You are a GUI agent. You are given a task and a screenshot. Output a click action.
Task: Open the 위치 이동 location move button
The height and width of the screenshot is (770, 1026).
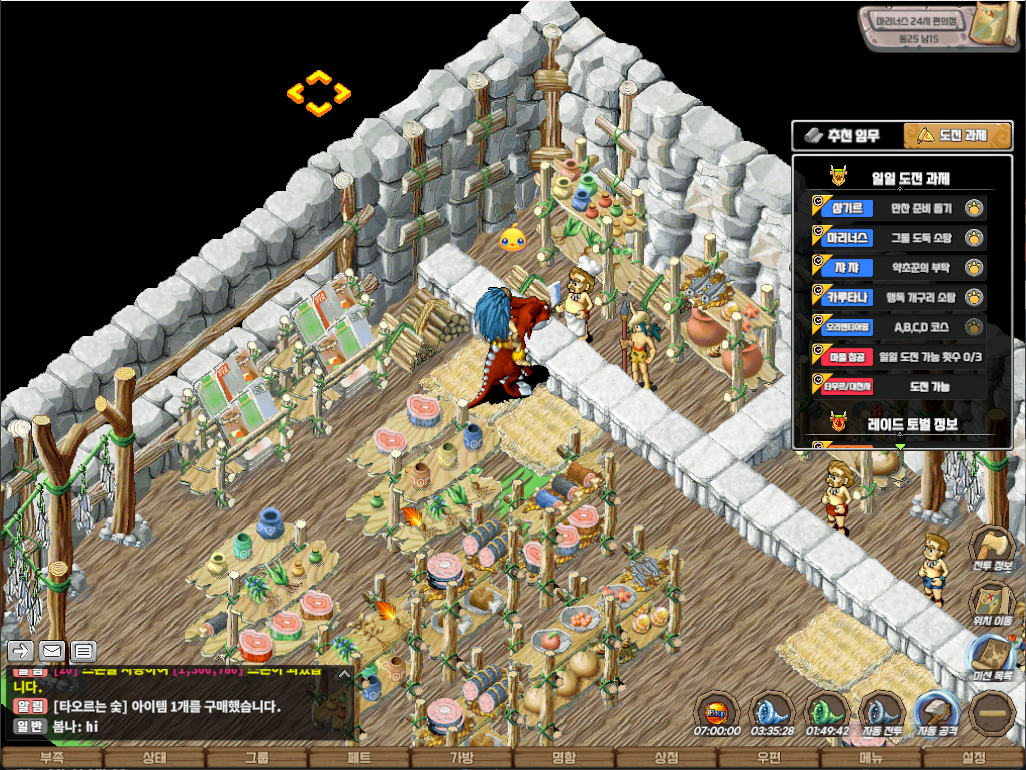(x=994, y=603)
